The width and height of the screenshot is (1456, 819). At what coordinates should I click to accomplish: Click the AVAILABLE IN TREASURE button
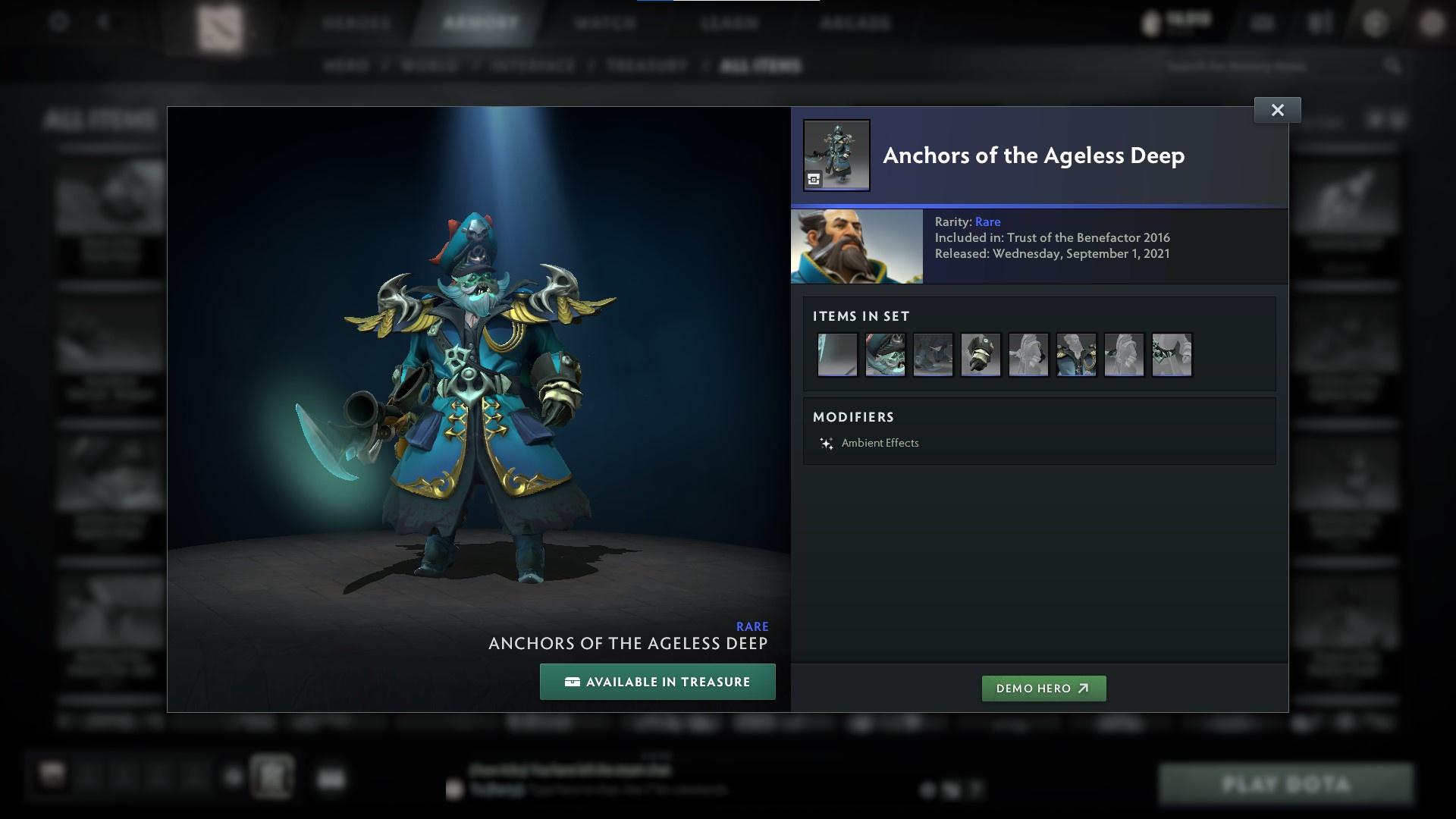tap(657, 681)
